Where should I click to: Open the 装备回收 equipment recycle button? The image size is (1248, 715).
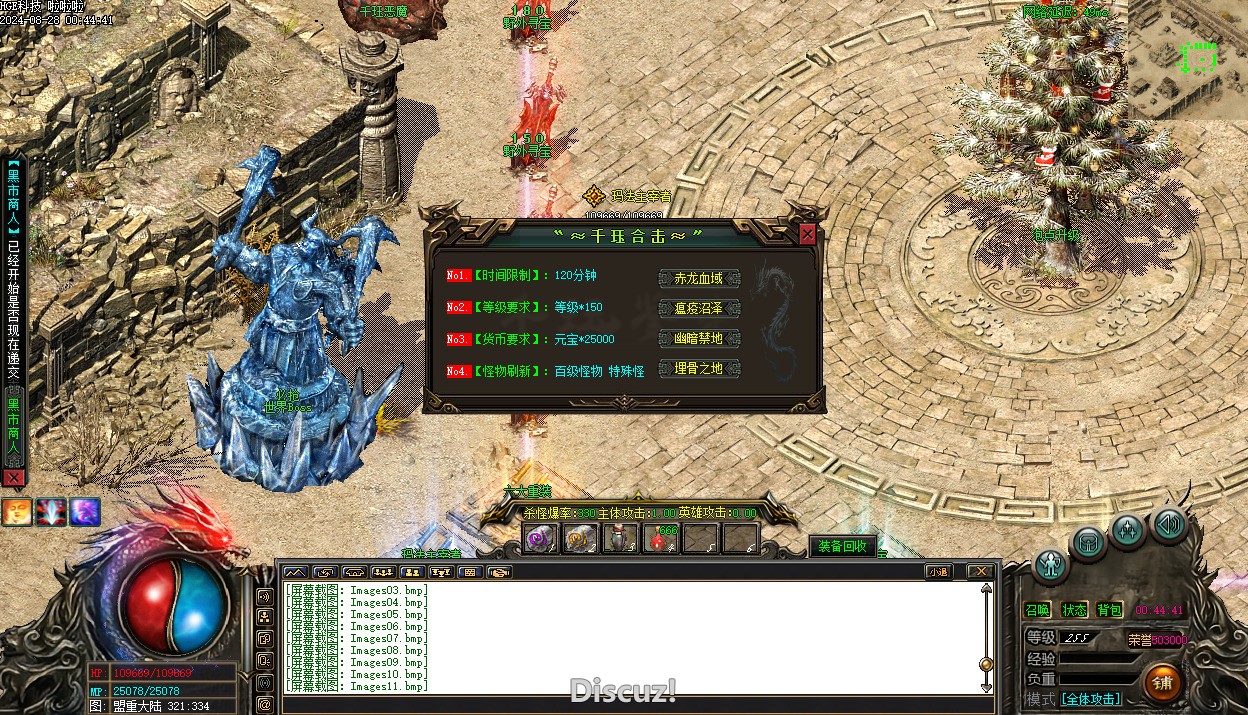coord(843,546)
